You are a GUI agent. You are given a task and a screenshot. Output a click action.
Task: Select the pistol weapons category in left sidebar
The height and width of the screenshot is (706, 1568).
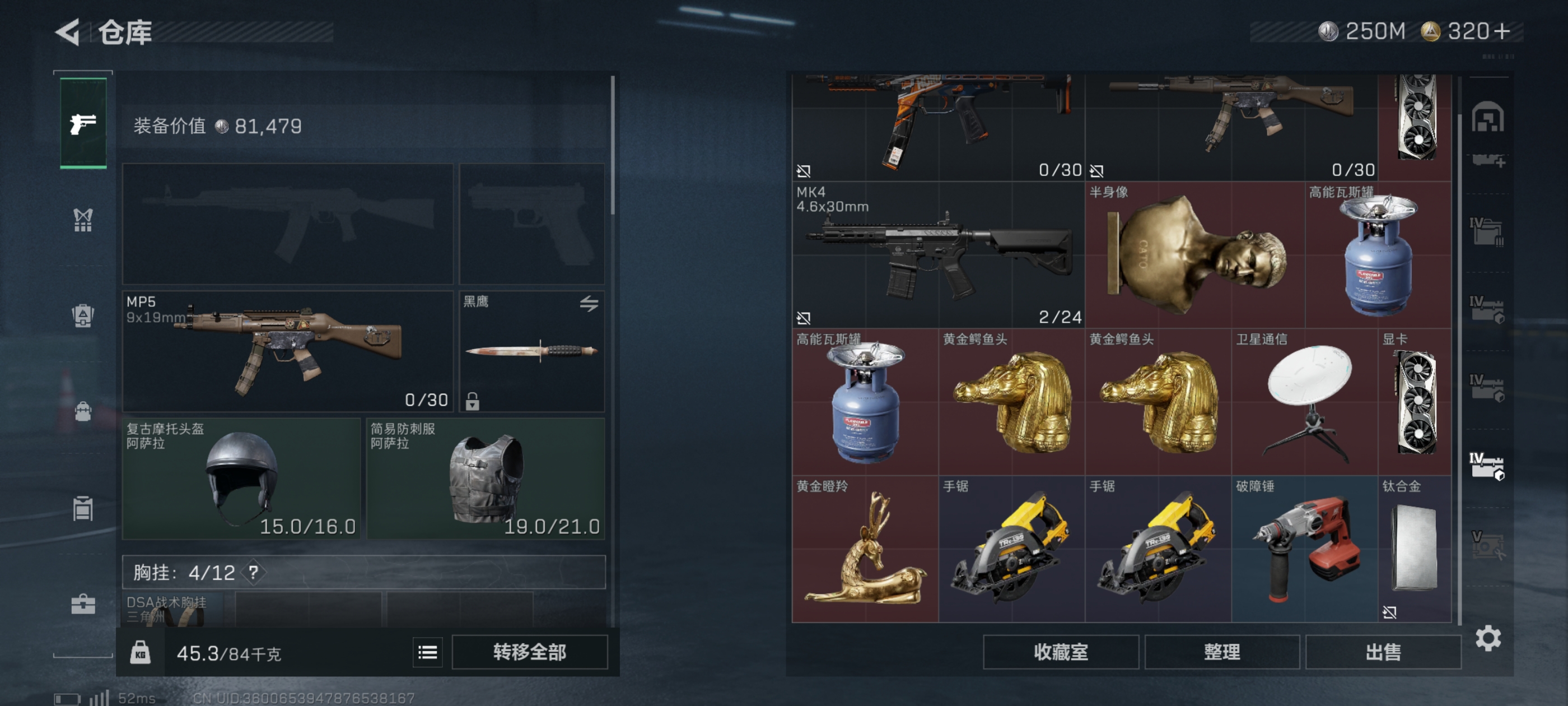click(82, 125)
